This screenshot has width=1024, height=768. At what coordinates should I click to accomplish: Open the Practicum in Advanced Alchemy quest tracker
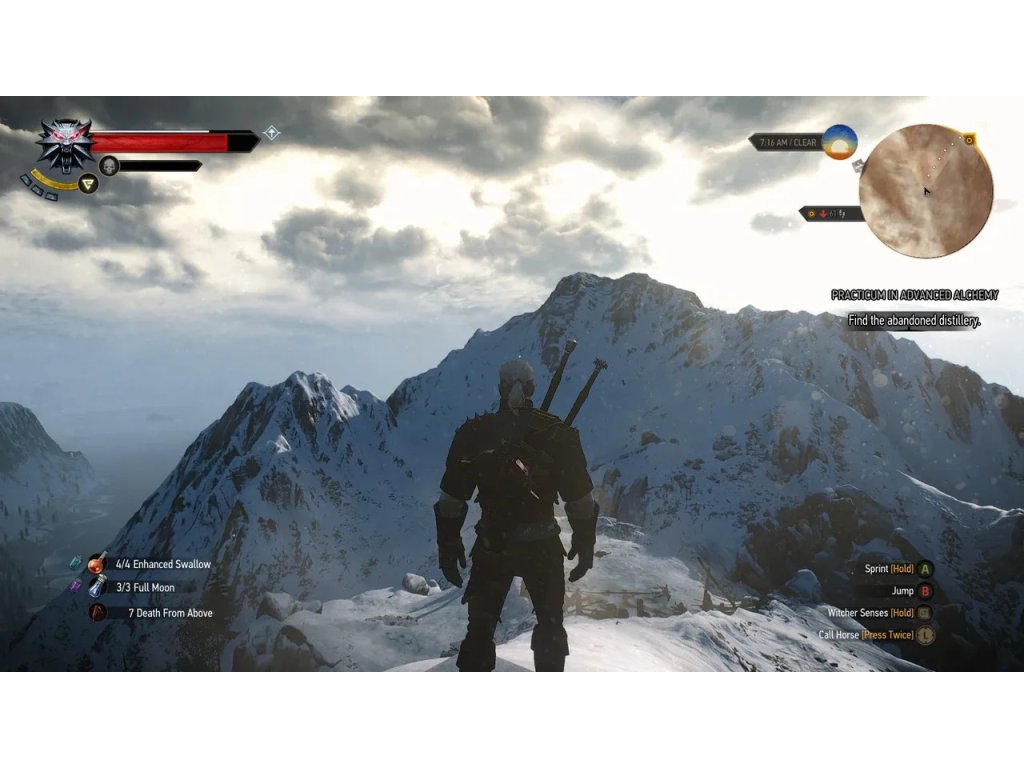[914, 295]
